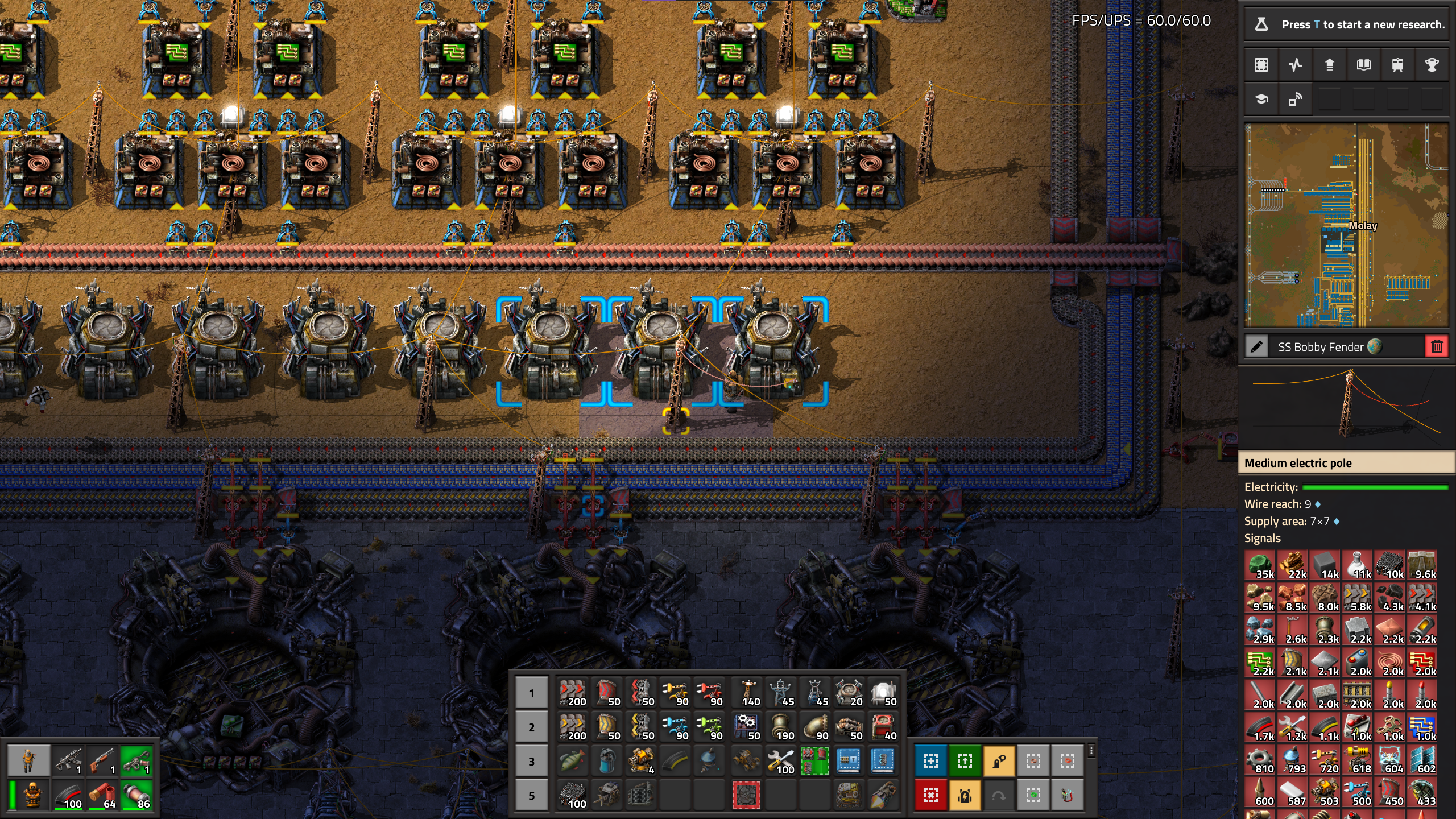Activate the green upgrade planner shortcut
The width and height of the screenshot is (1456, 819).
(x=965, y=761)
